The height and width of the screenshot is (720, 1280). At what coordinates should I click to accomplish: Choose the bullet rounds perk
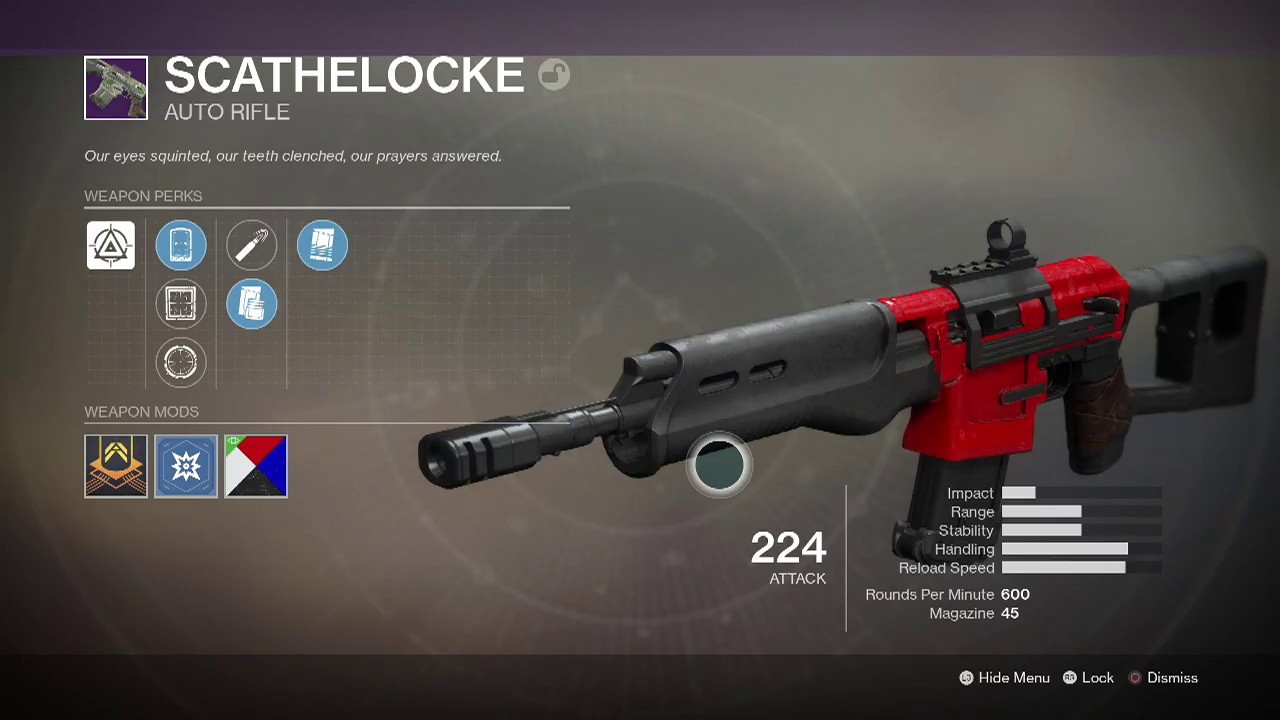tap(251, 245)
